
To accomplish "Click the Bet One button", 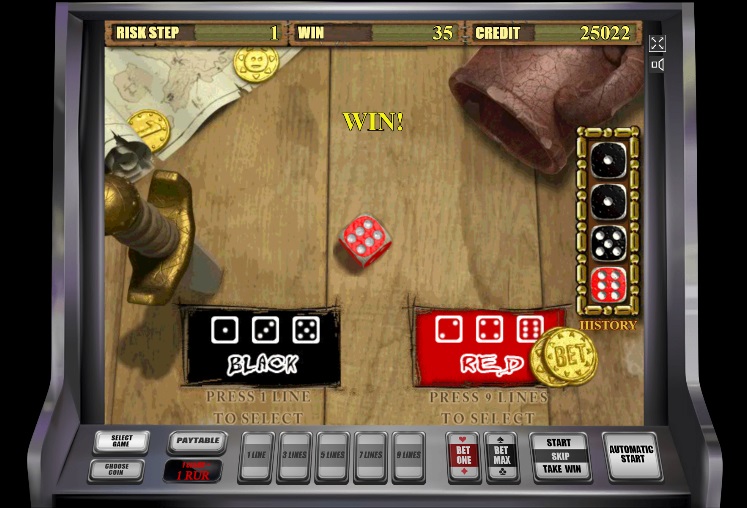I will 462,456.
